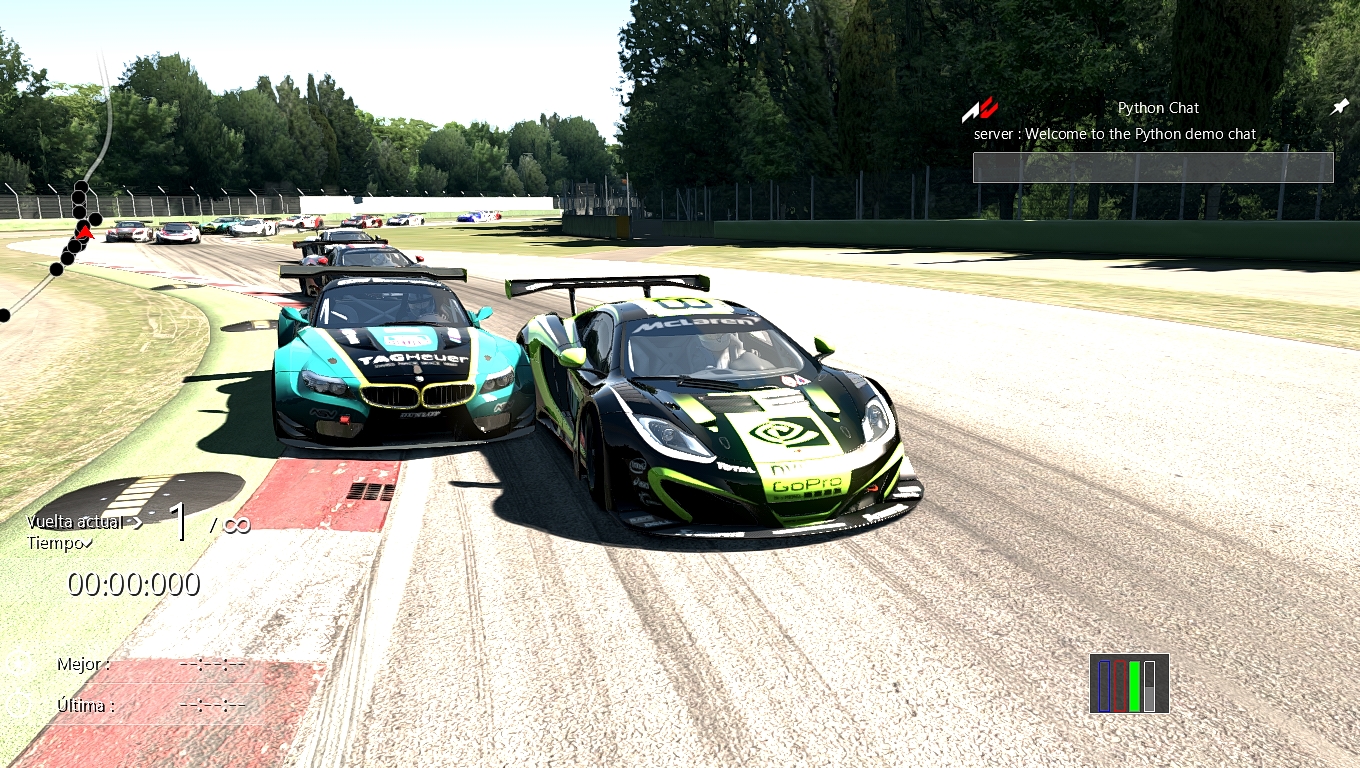Click the Assetto Corsa logo in chat app
Screen dimensions: 1360x768
pyautogui.click(x=979, y=108)
